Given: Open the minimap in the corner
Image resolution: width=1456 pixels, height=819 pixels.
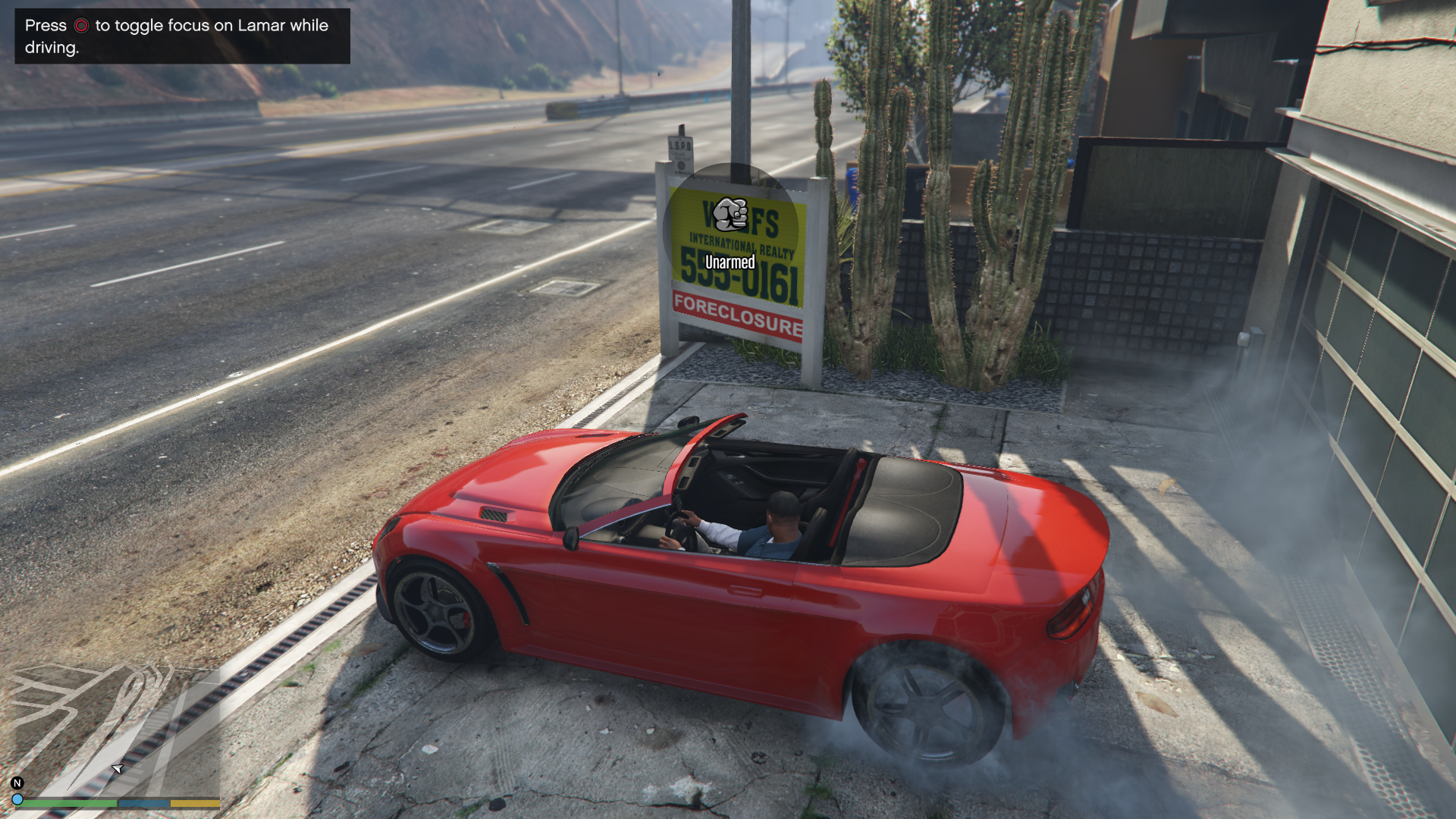Looking at the screenshot, I should click(x=114, y=728).
